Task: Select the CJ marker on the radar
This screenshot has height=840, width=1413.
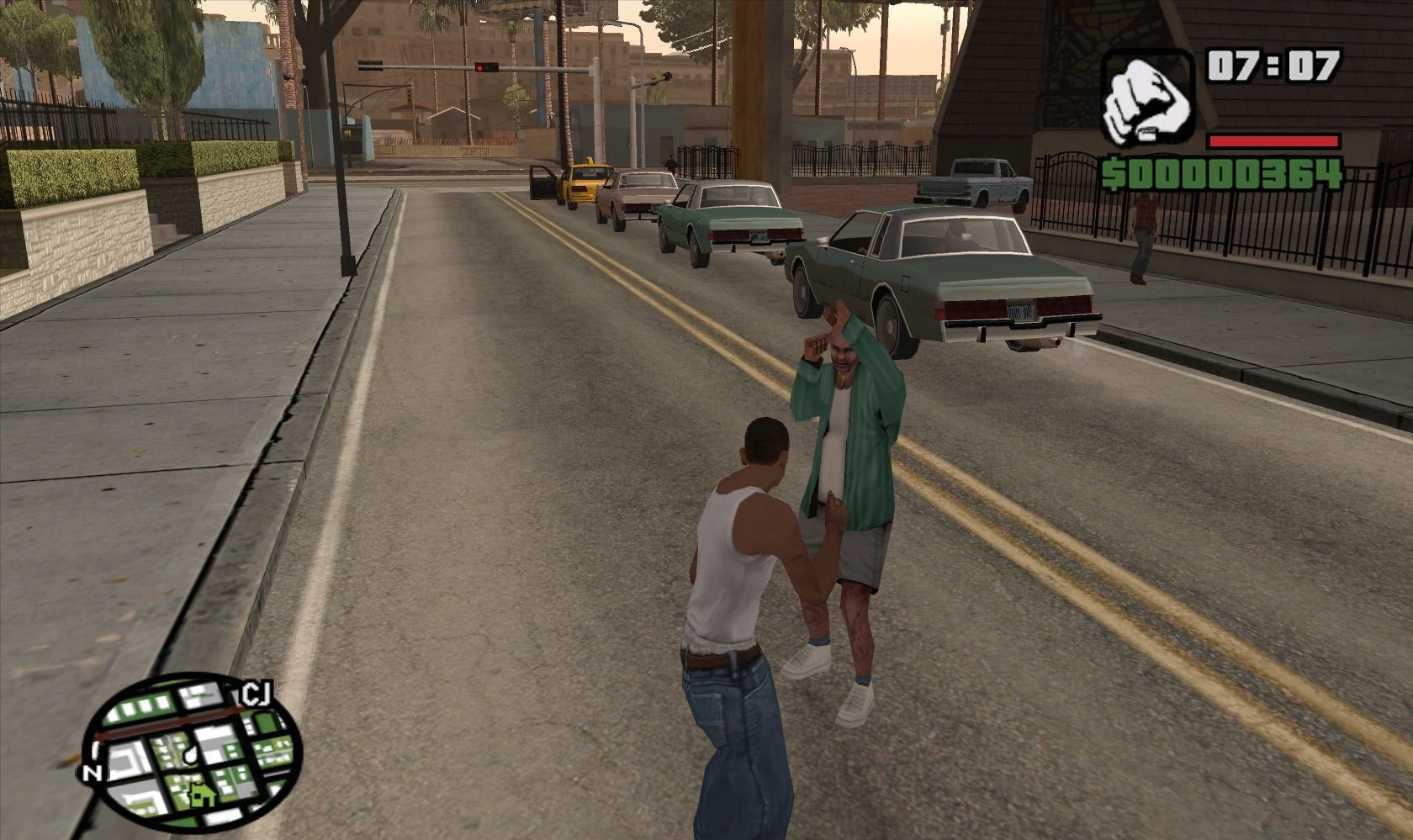Action: coord(256,695)
